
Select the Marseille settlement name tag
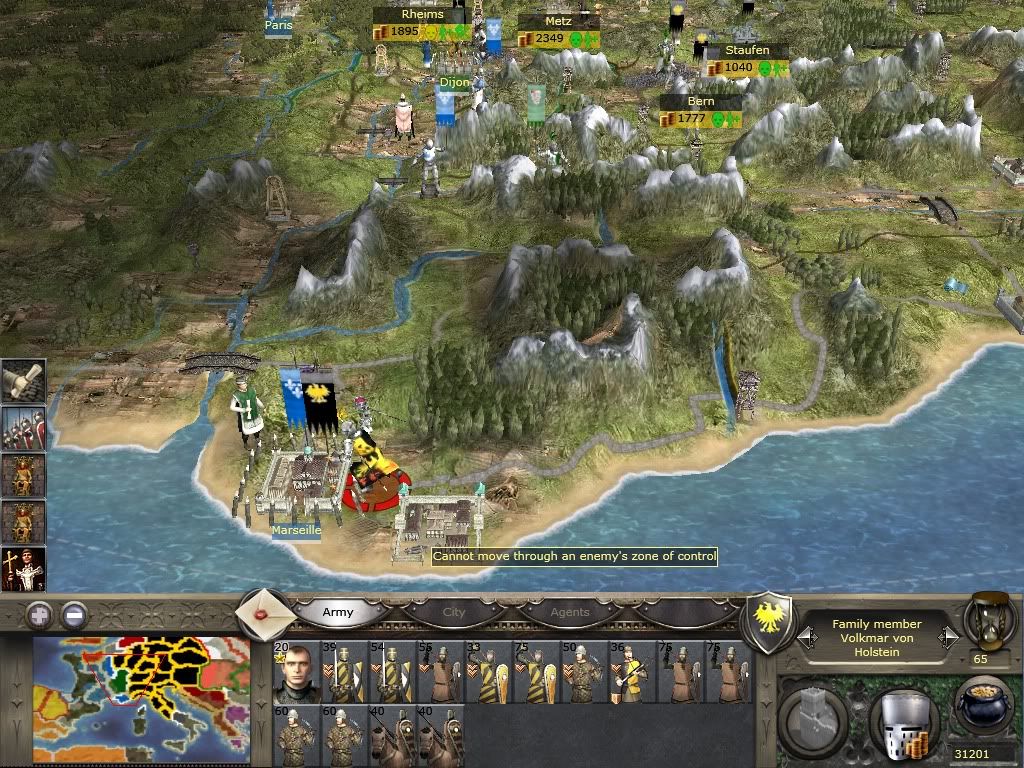(296, 531)
